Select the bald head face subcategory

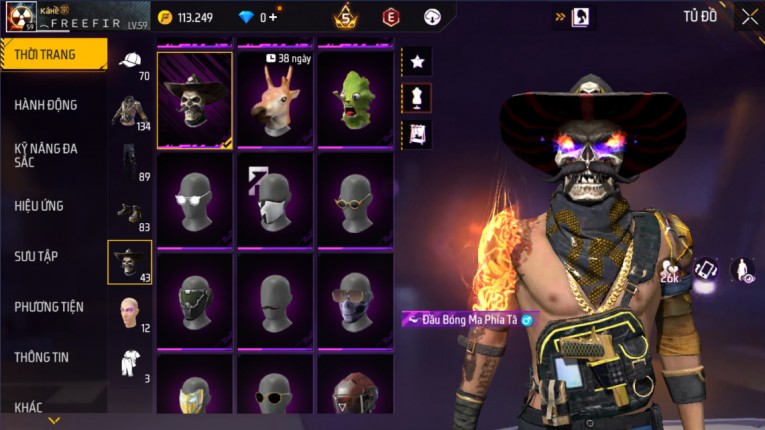pos(130,313)
